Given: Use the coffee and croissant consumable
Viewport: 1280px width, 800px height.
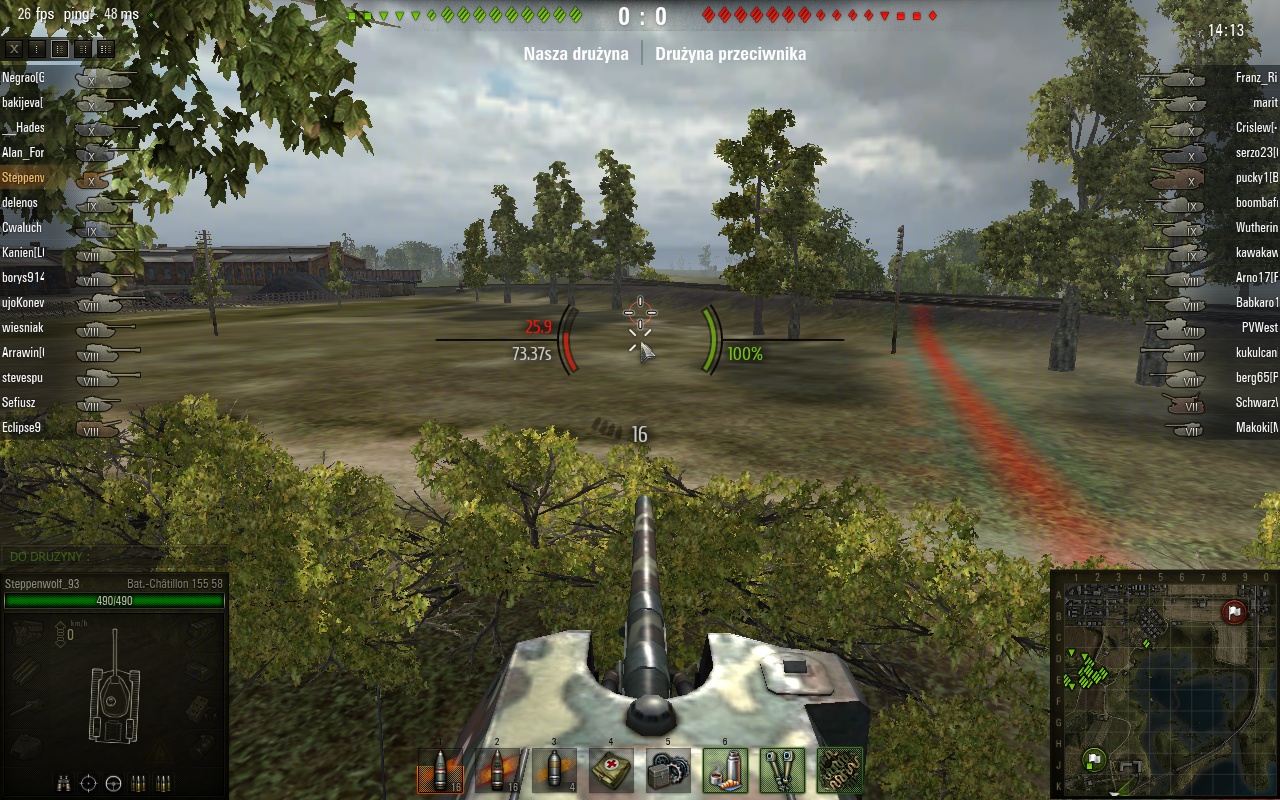Looking at the screenshot, I should [x=725, y=770].
